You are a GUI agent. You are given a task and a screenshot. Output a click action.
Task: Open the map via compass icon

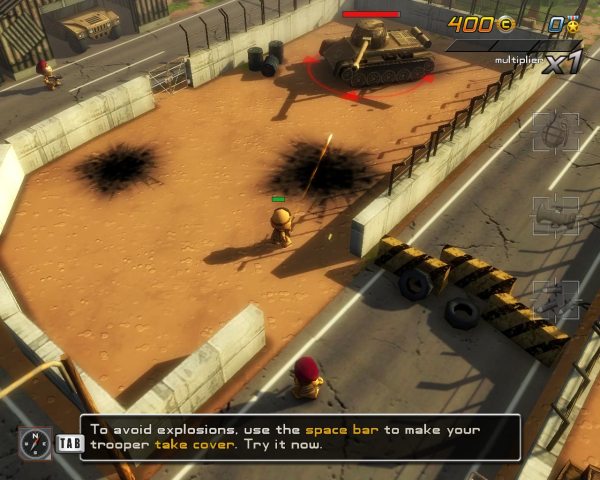(33, 443)
